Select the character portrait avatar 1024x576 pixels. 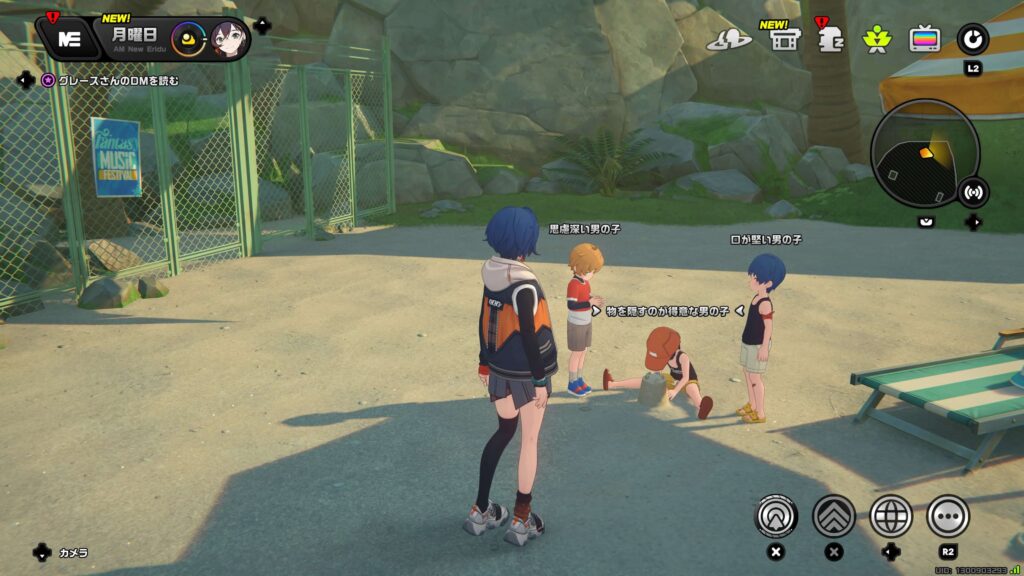pos(229,40)
